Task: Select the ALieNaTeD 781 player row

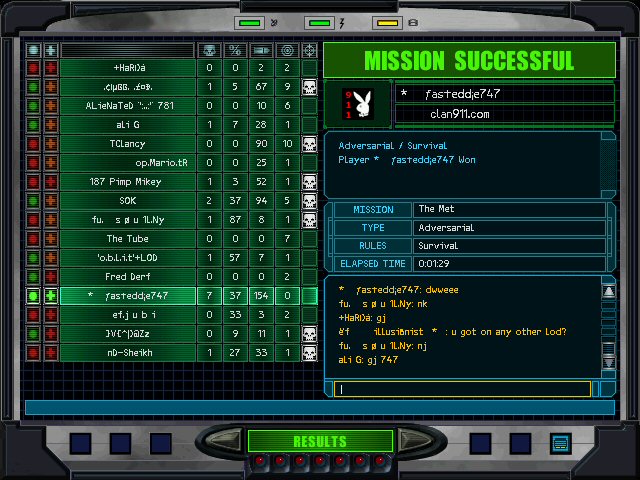Action: tap(128, 106)
